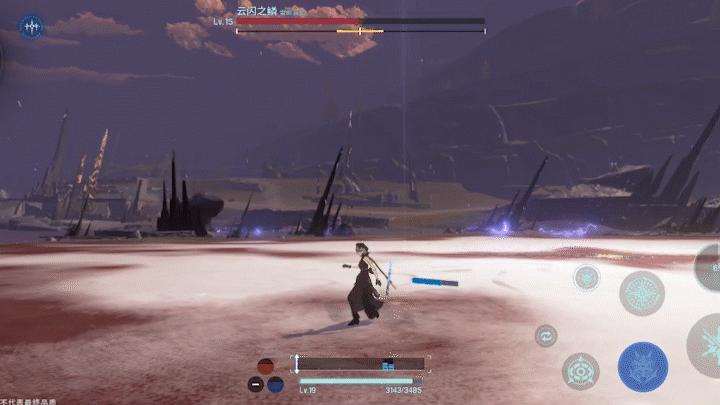The image size is (720, 405).
Task: Activate the small dotted-ring skill icon
Action: coord(587,277)
